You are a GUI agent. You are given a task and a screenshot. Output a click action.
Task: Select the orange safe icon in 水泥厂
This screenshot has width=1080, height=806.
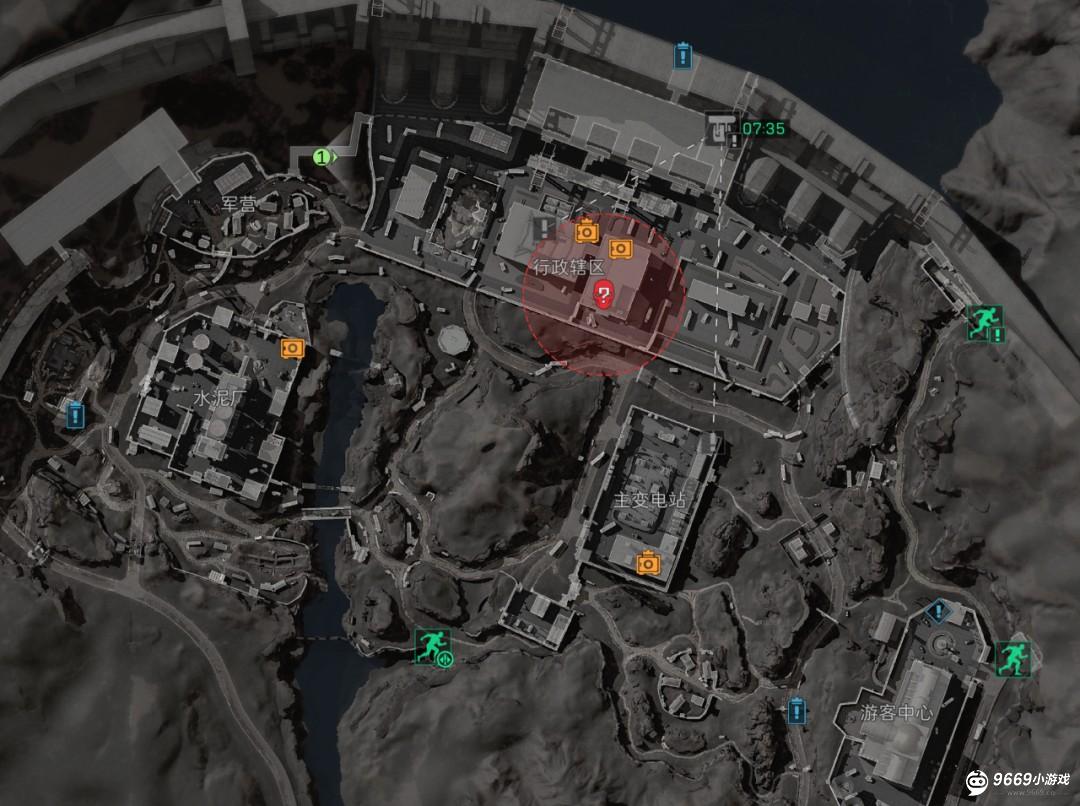[292, 347]
